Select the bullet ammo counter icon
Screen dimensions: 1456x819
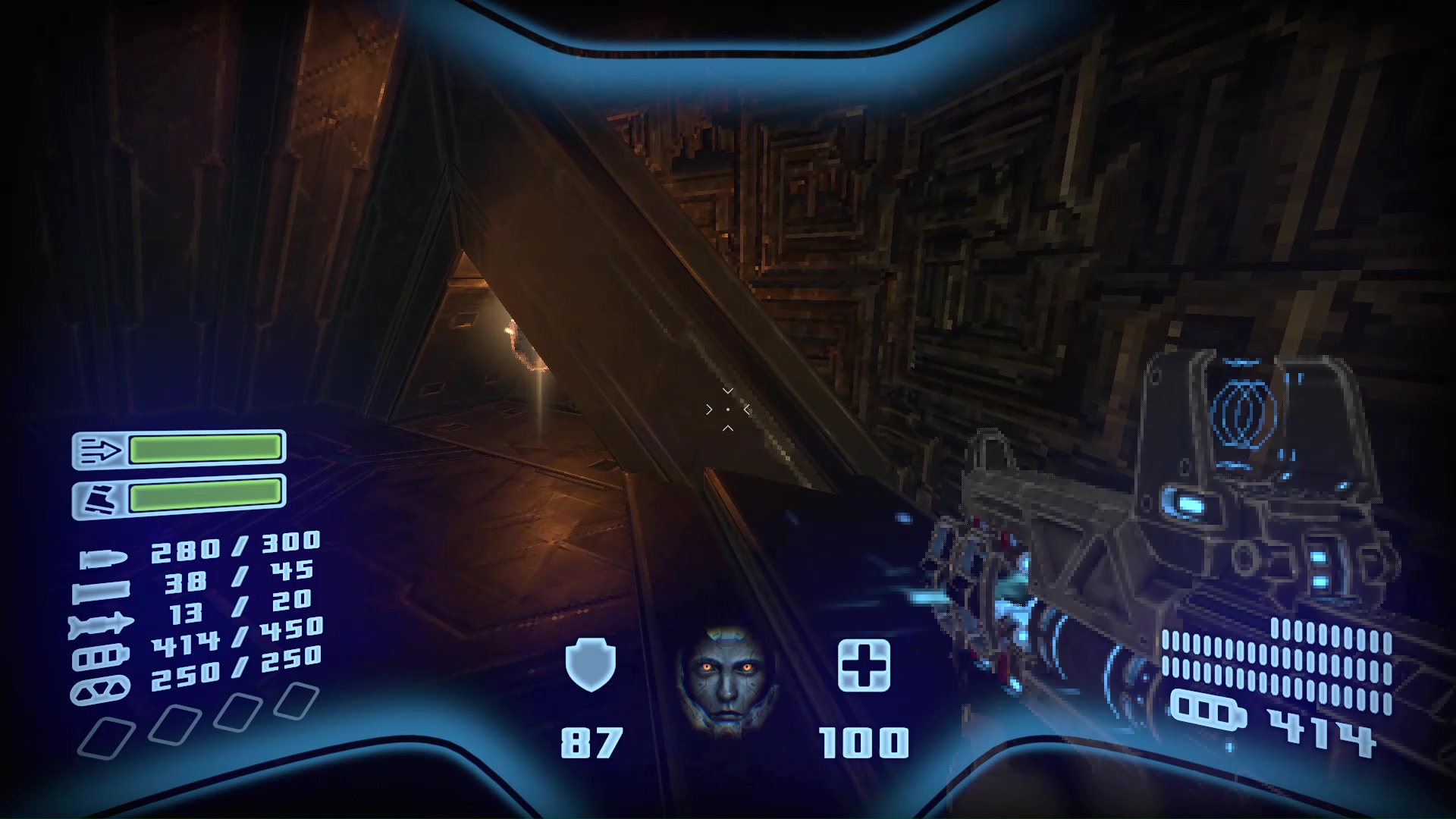[x=107, y=560]
